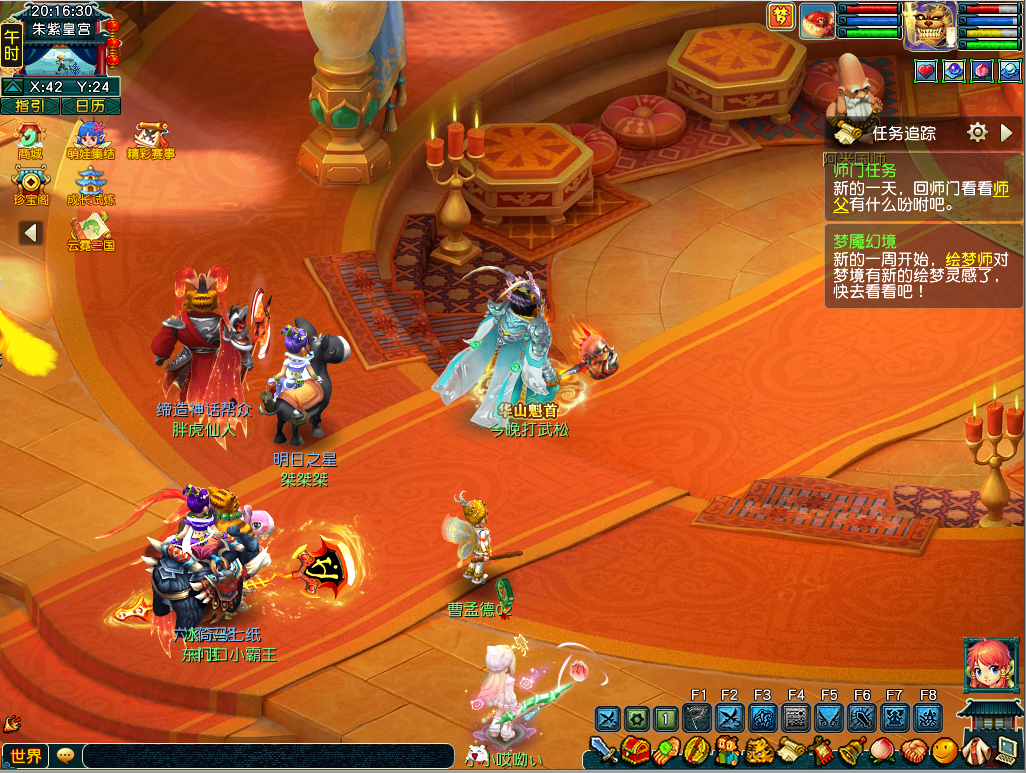Activate the F3 skill slot

tap(763, 718)
